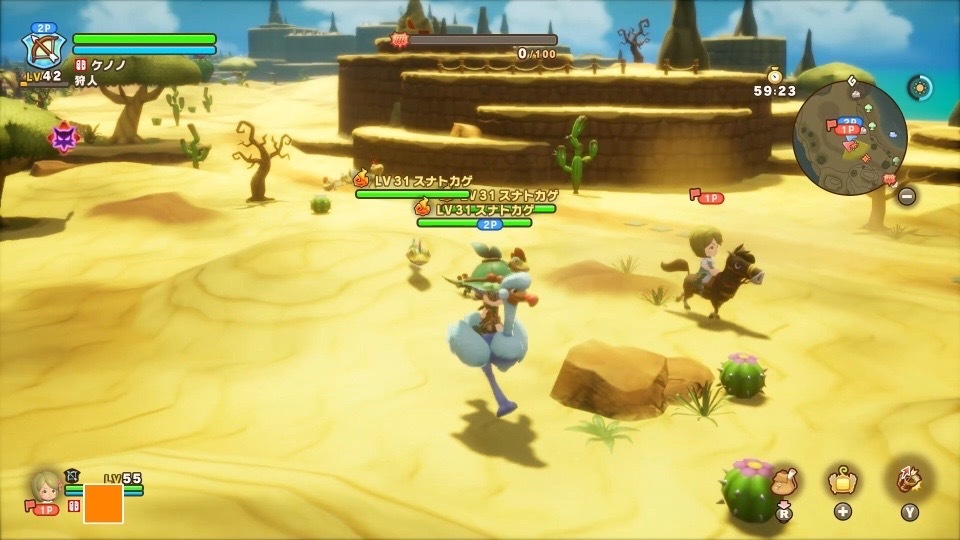Zoom out the minimap with the minus button
This screenshot has width=960, height=540.
906,196
